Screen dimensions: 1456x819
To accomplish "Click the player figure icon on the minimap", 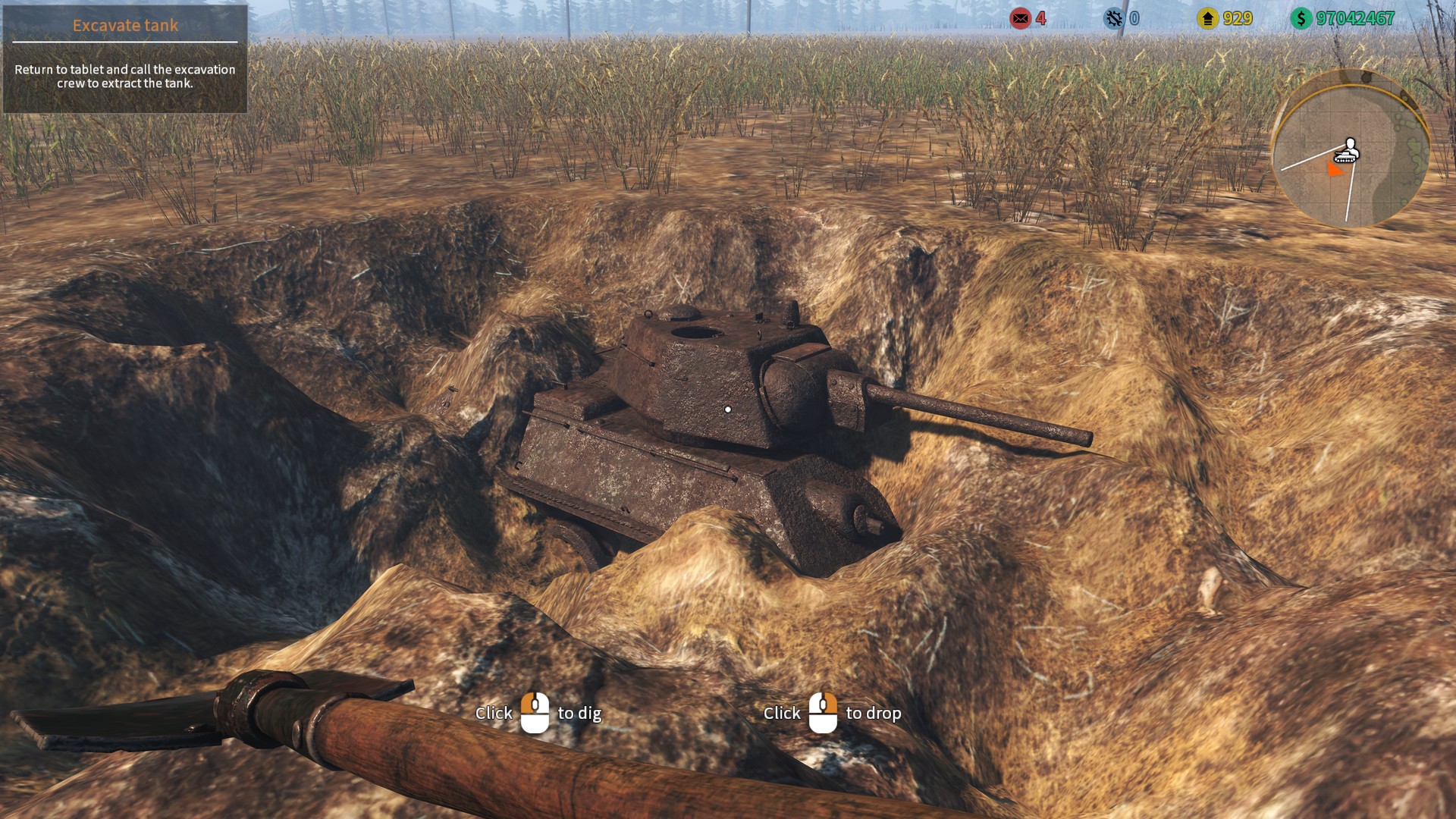I will click(x=1350, y=145).
